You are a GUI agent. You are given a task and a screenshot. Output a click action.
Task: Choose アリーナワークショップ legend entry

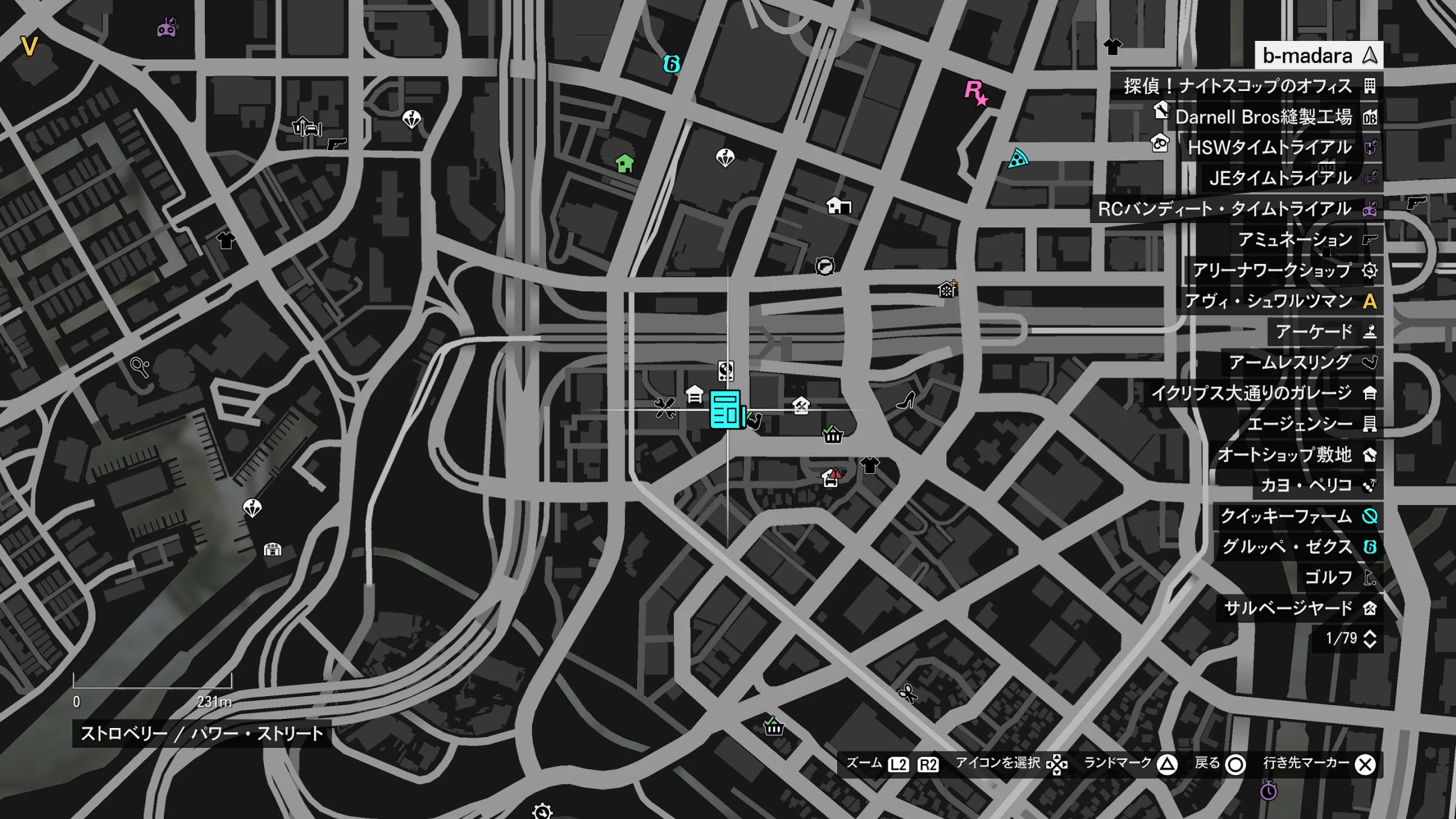tap(1282, 271)
